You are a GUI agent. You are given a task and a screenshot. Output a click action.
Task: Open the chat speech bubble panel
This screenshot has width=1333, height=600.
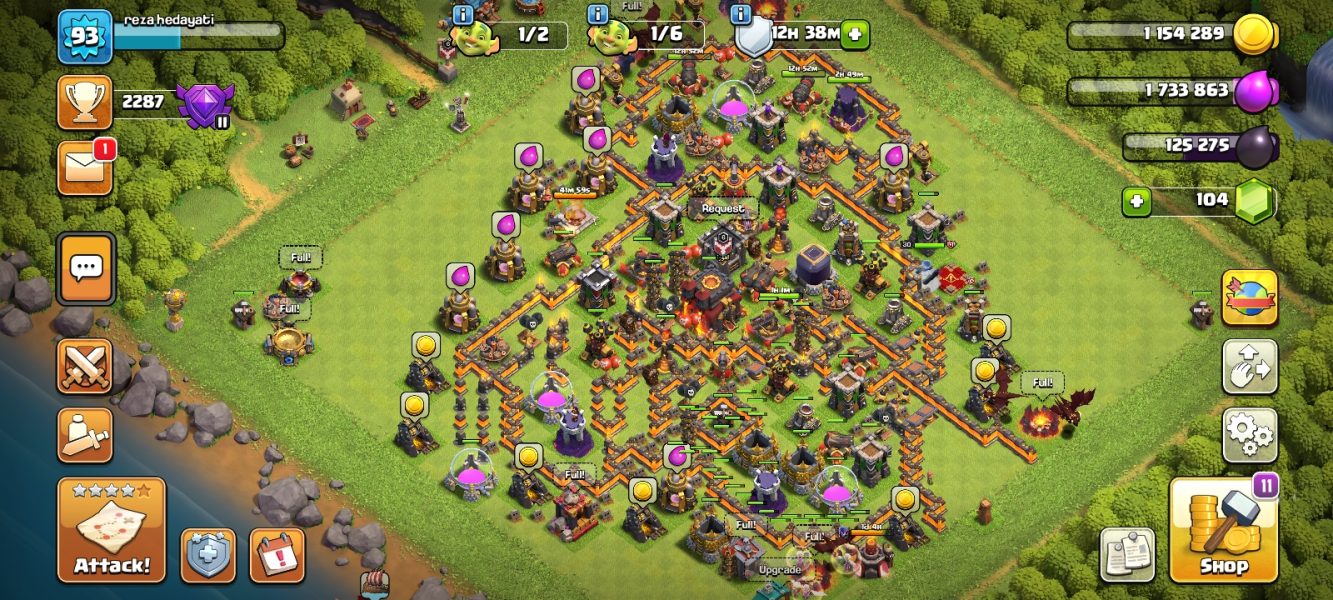pyautogui.click(x=85, y=268)
